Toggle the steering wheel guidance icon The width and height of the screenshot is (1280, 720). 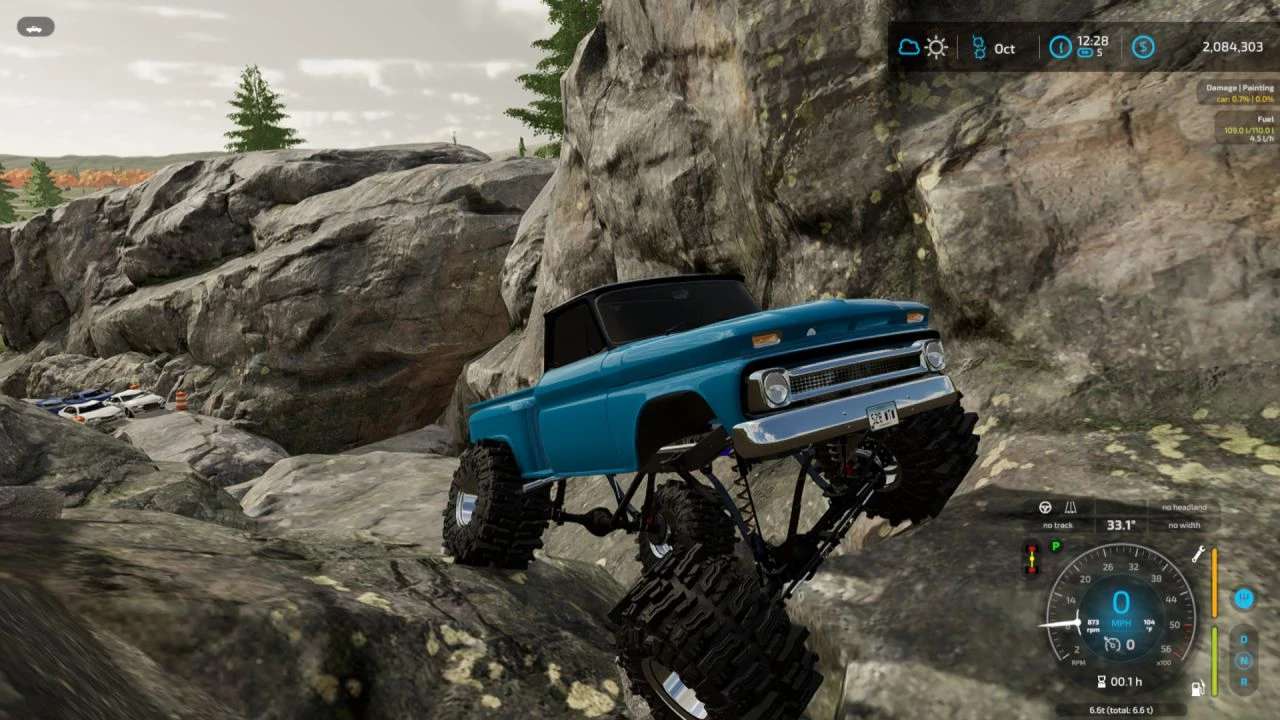point(1046,507)
